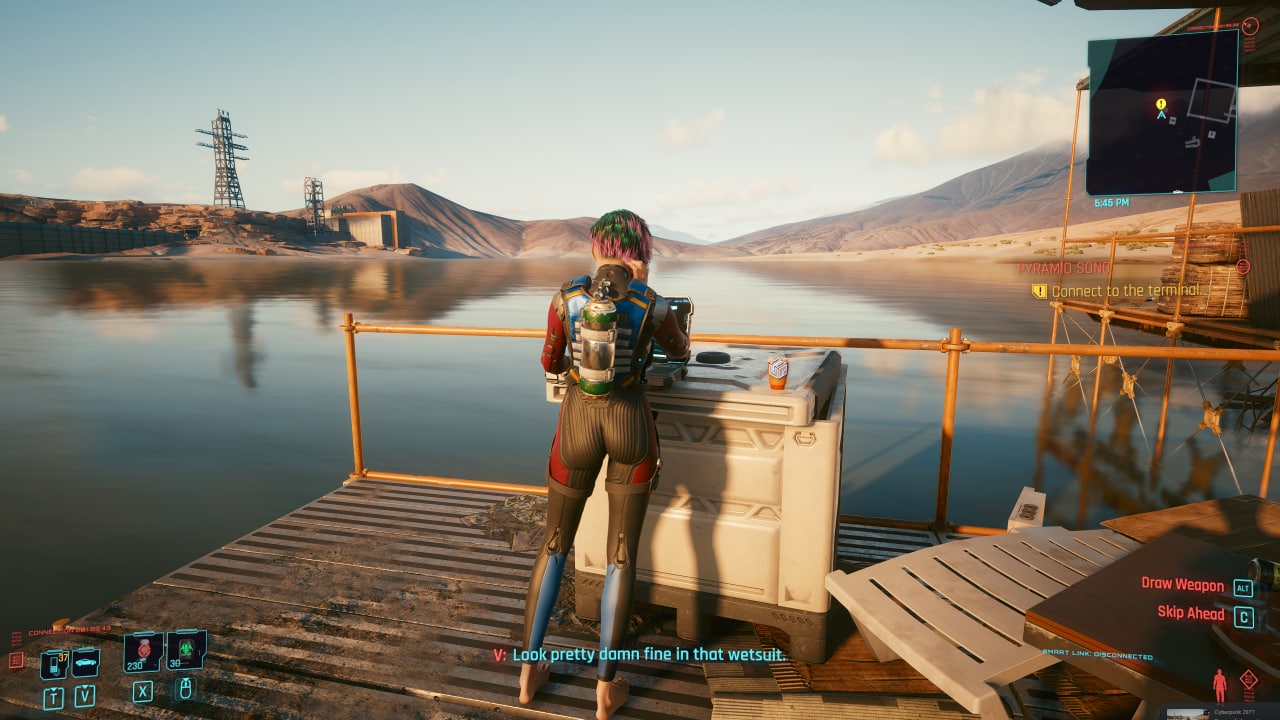Open the phone quick slot
This screenshot has height=720, width=1280.
(54, 662)
